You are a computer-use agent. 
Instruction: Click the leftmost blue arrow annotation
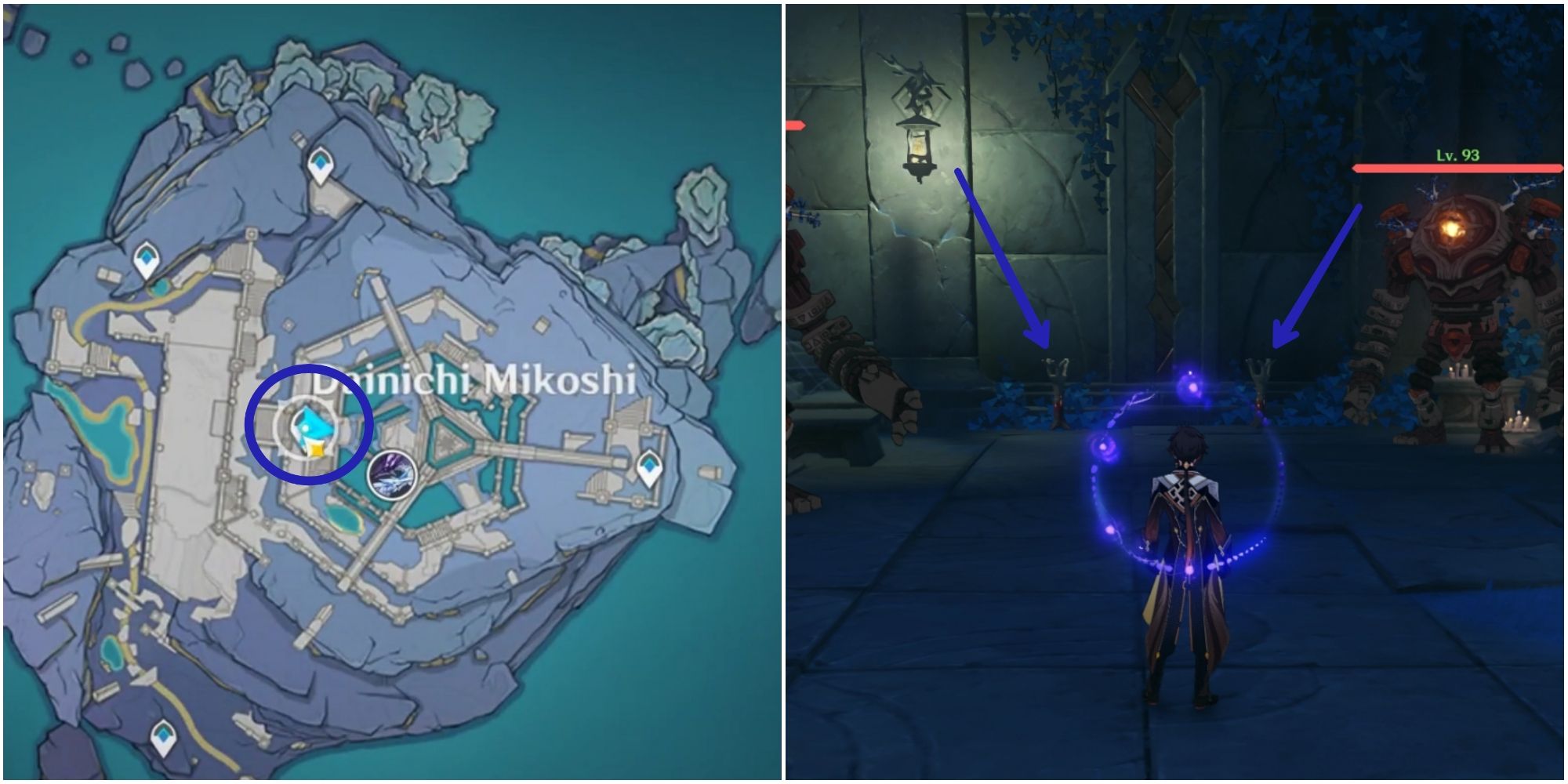pyautogui.click(x=1004, y=259)
